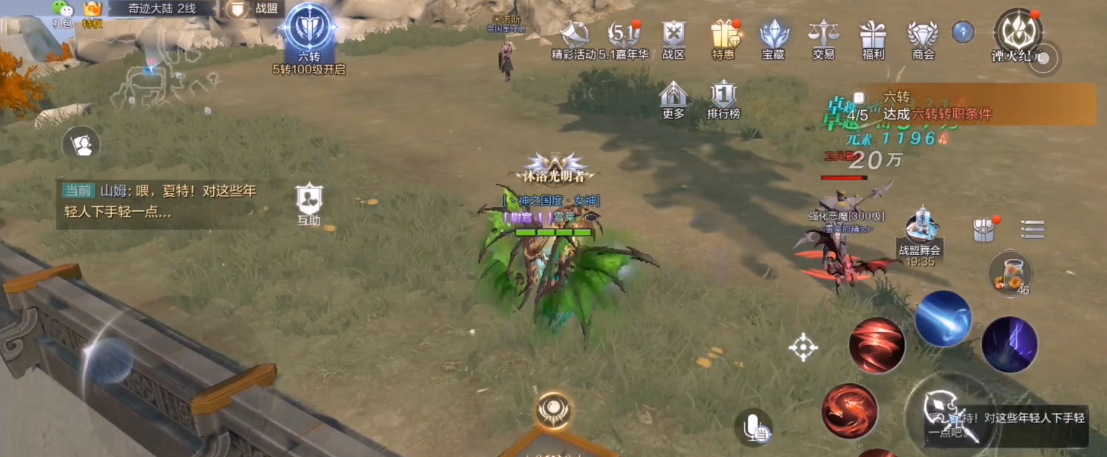The height and width of the screenshot is (457, 1107).
Task: Open the 战区 war zone menu
Action: click(675, 38)
